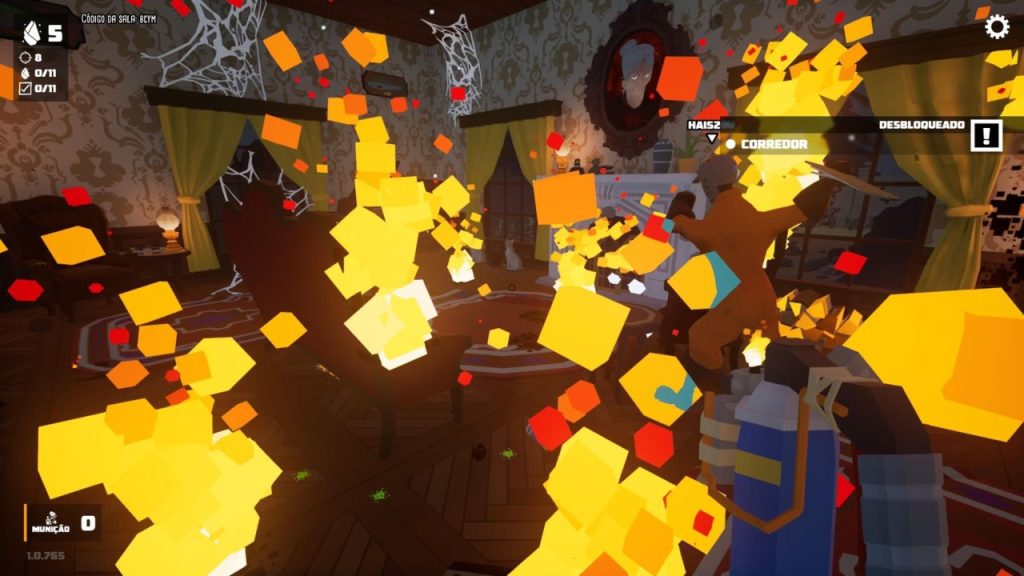
Task: Click the exclamation mark alert icon
Action: (986, 135)
